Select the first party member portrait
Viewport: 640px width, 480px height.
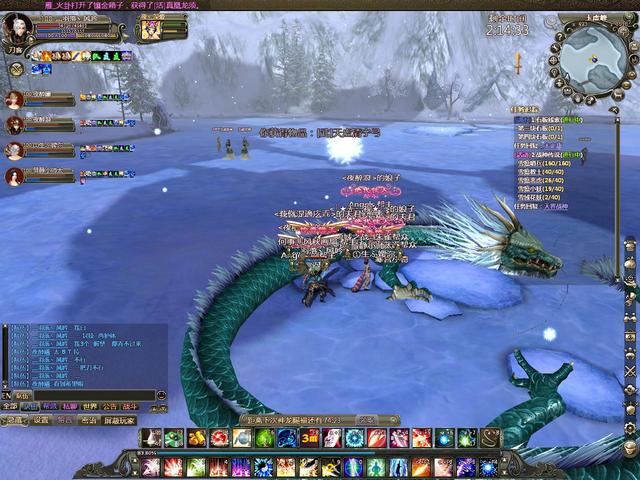[14, 100]
